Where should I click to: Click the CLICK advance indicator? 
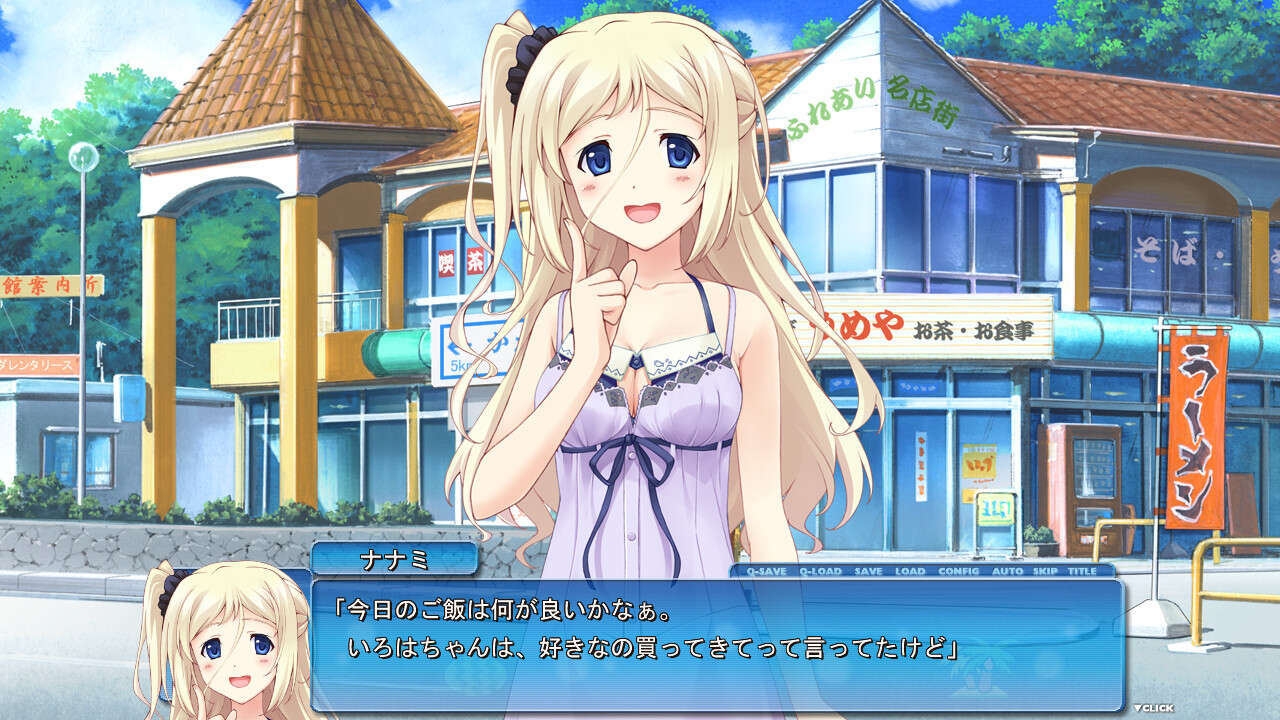click(x=1154, y=708)
